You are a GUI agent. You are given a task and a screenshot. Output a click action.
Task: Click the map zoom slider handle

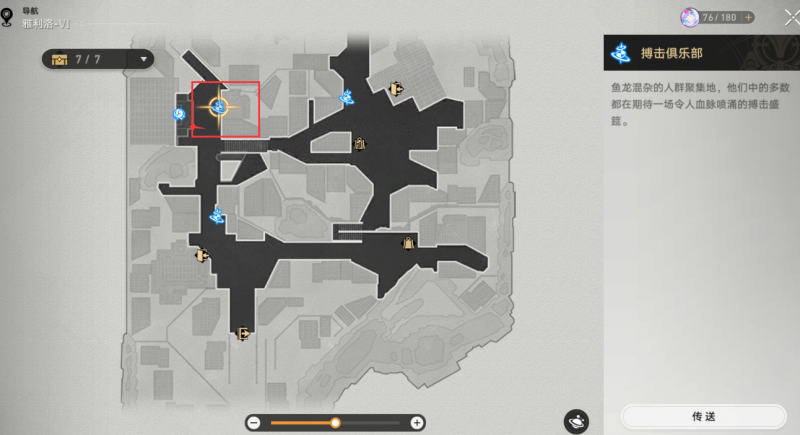(x=336, y=423)
